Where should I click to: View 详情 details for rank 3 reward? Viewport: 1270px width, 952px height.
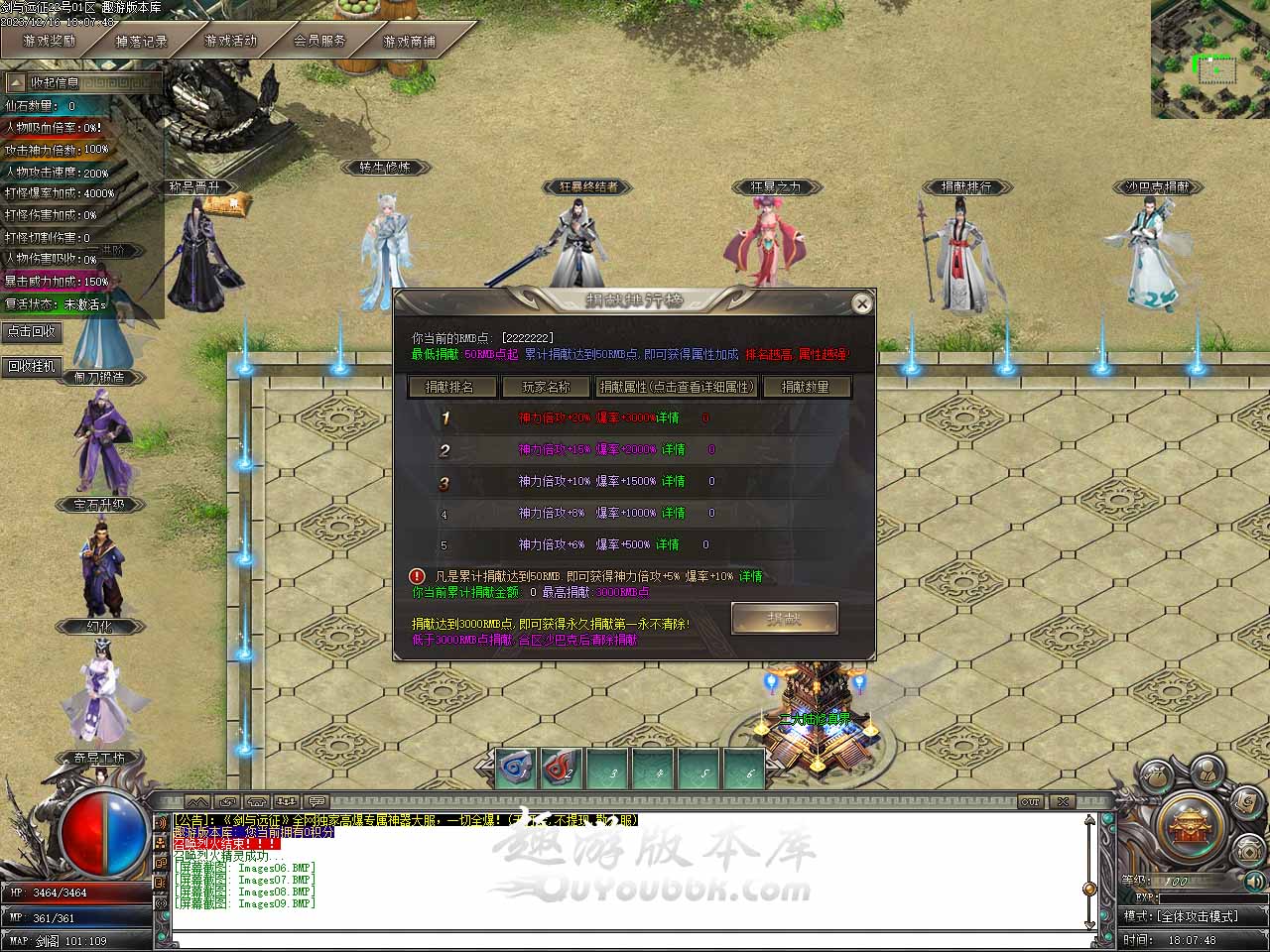point(674,482)
